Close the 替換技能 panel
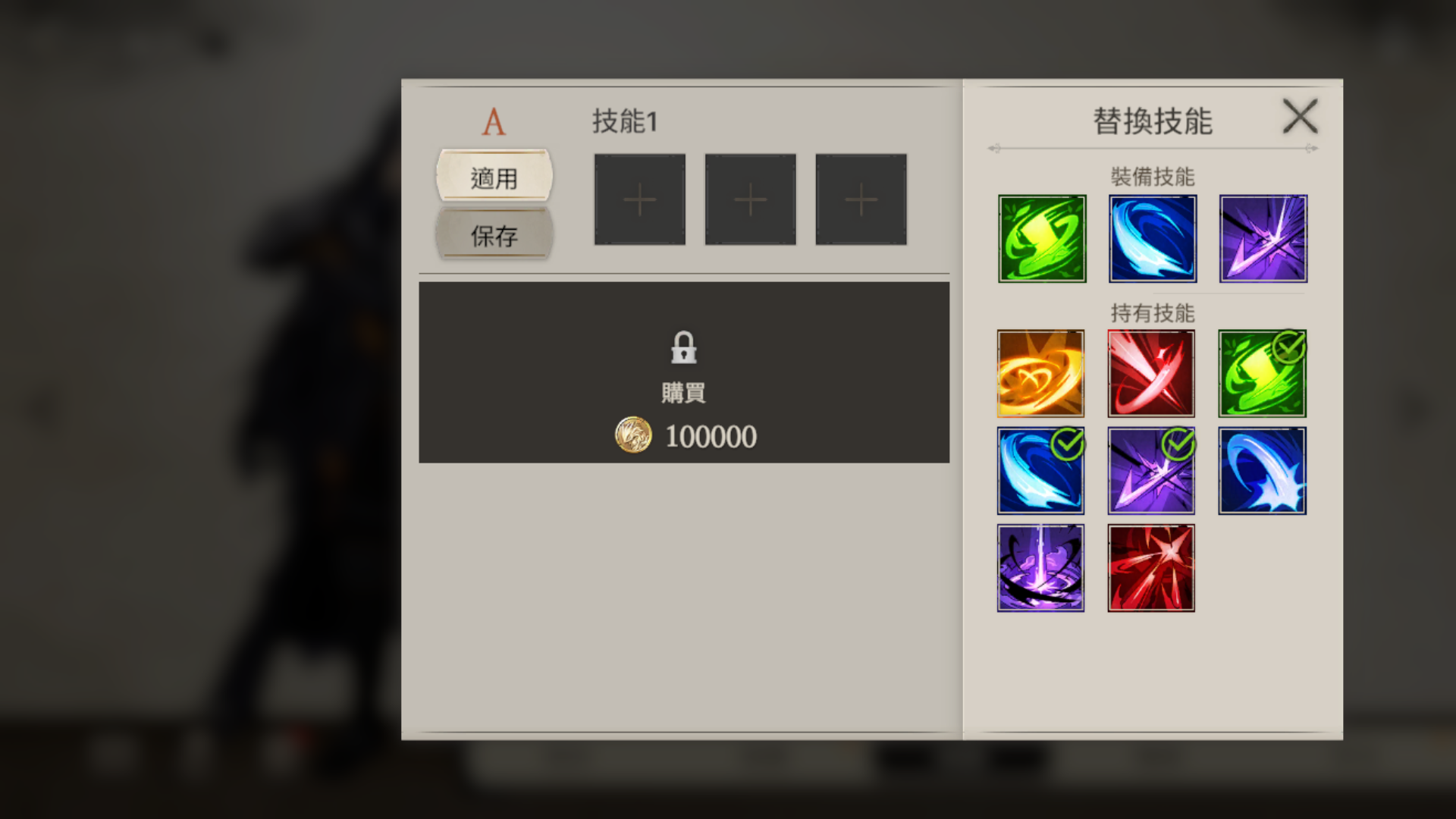1456x819 pixels. click(x=1300, y=117)
